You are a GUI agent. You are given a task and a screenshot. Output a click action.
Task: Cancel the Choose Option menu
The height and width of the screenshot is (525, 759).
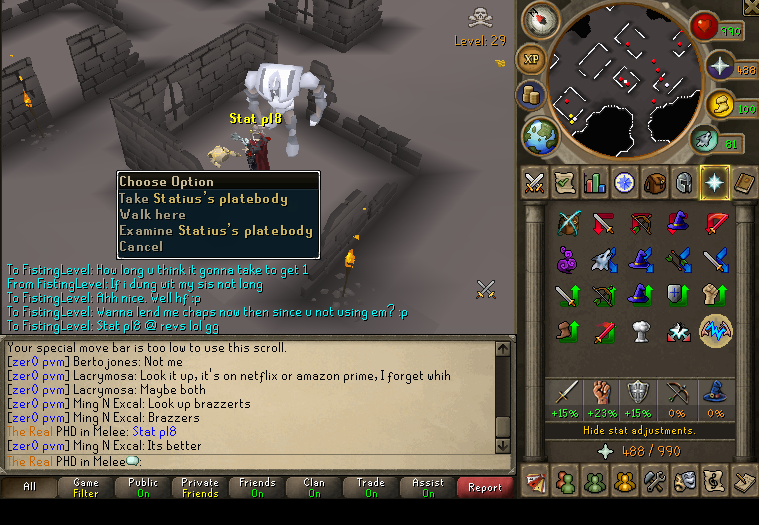(x=141, y=246)
